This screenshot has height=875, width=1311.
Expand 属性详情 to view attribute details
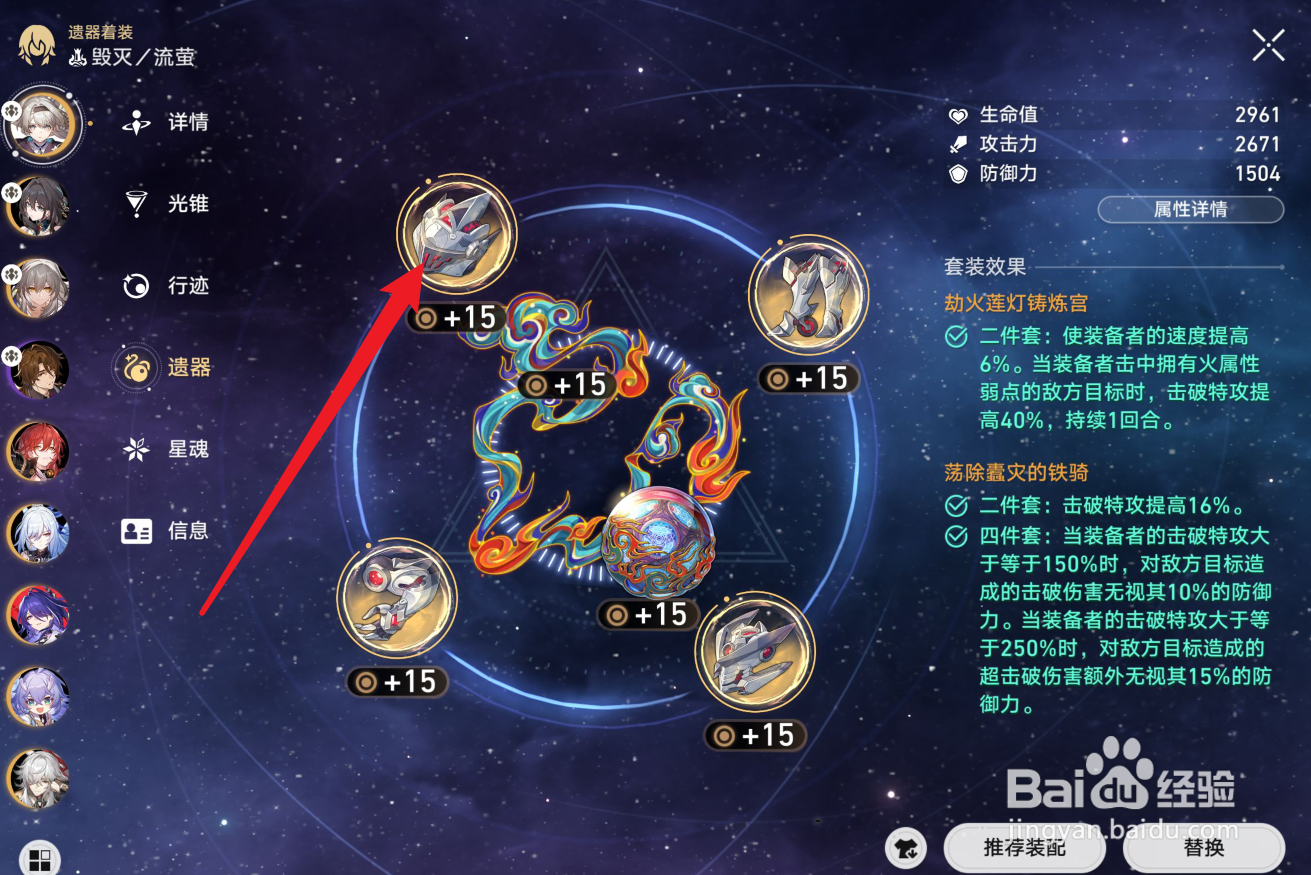tap(1190, 209)
